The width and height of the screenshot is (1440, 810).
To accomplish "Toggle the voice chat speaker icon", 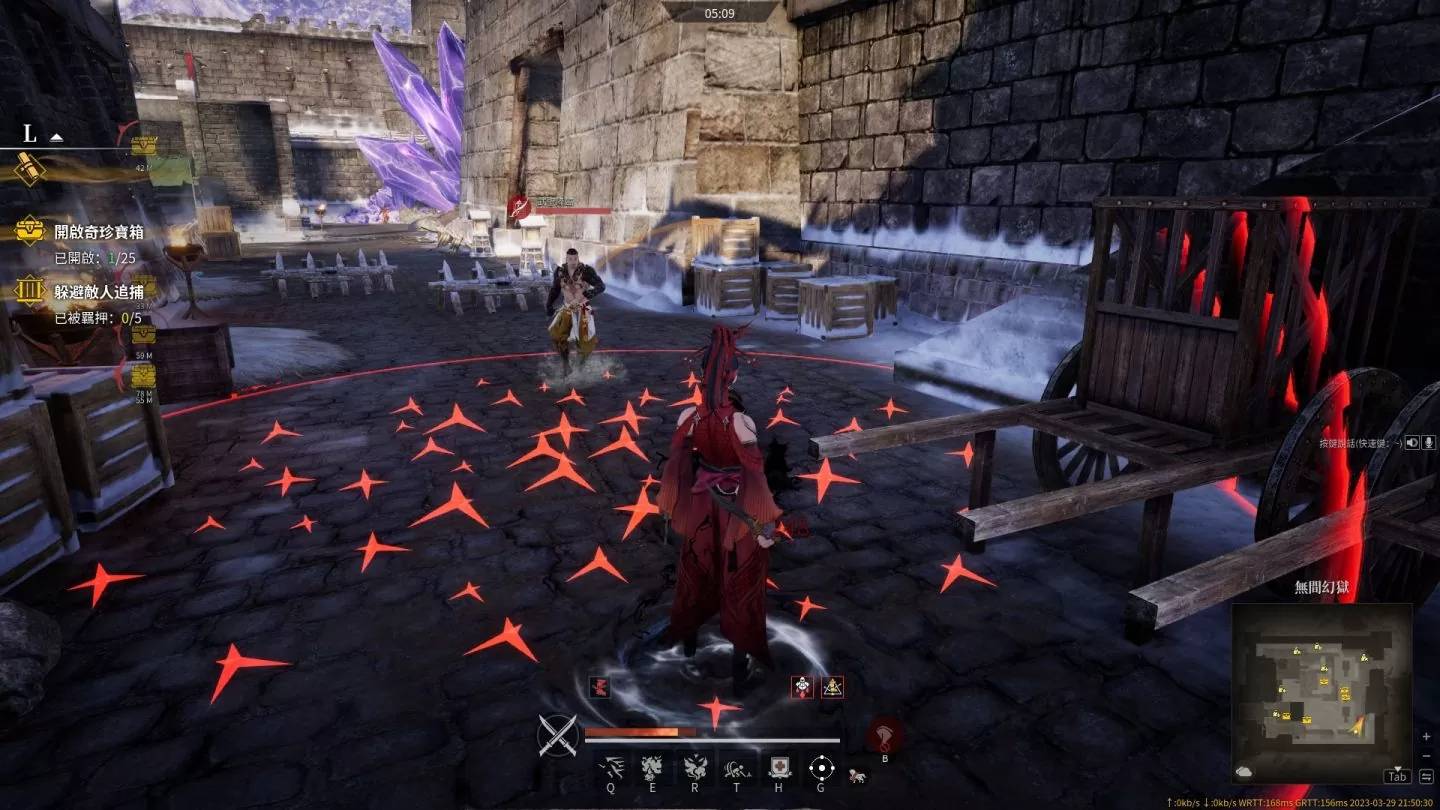I will [x=1412, y=442].
